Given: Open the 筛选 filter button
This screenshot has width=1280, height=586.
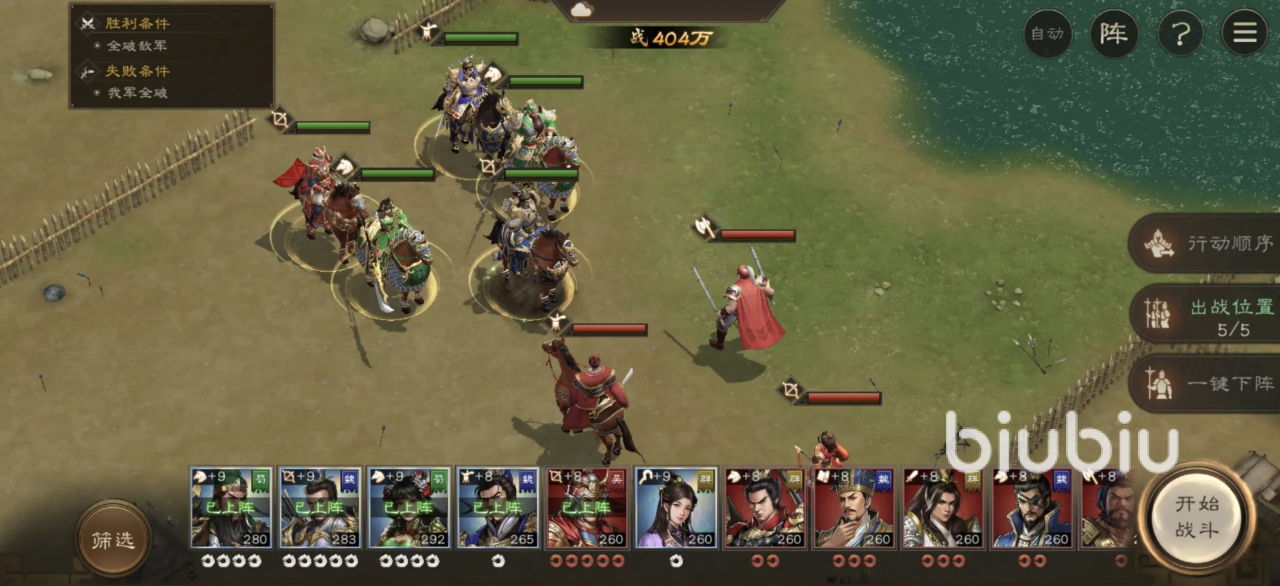Looking at the screenshot, I should pyautogui.click(x=113, y=539).
